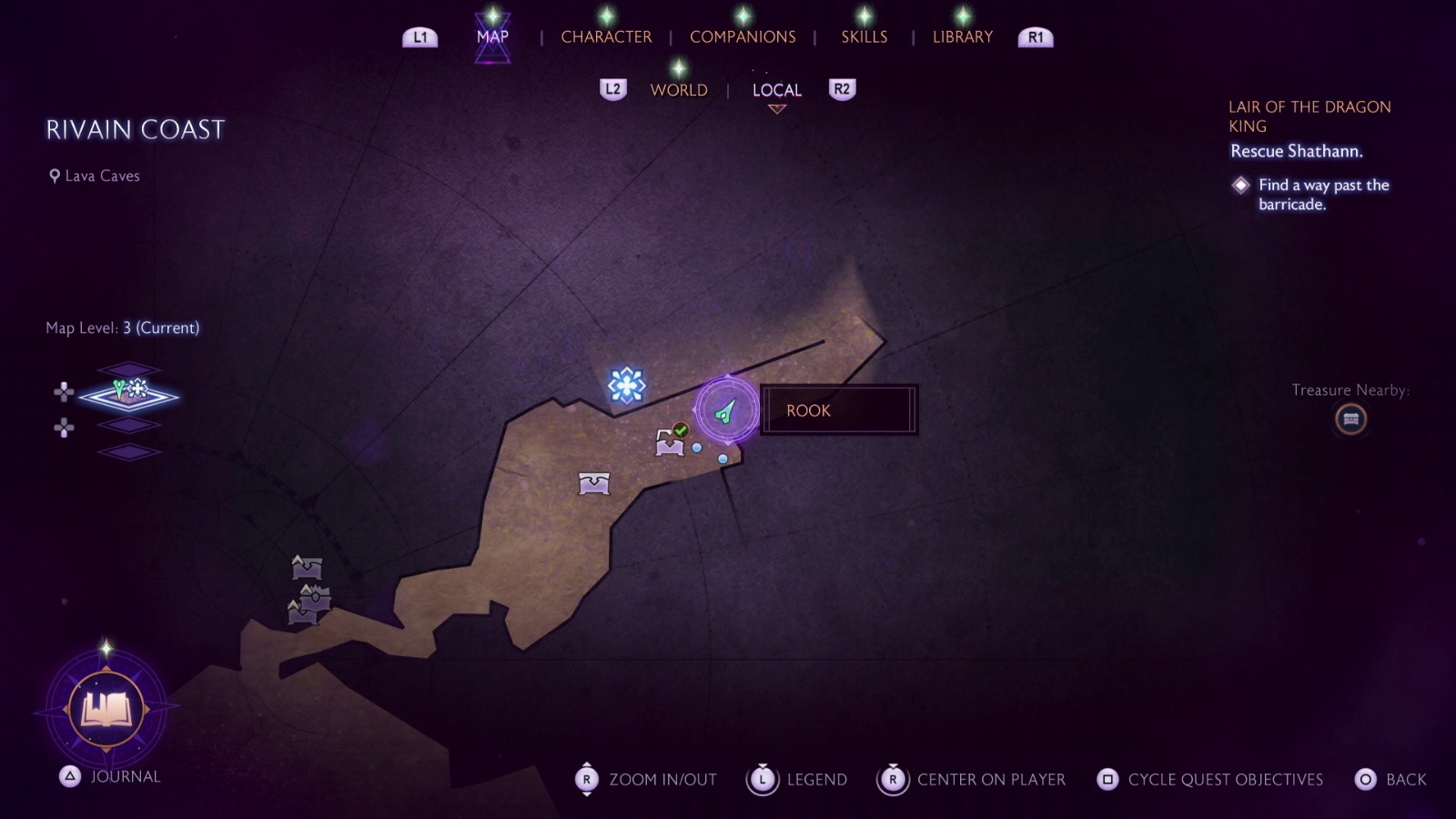The width and height of the screenshot is (1456, 819).
Task: Open the Journal book icon
Action: [106, 708]
